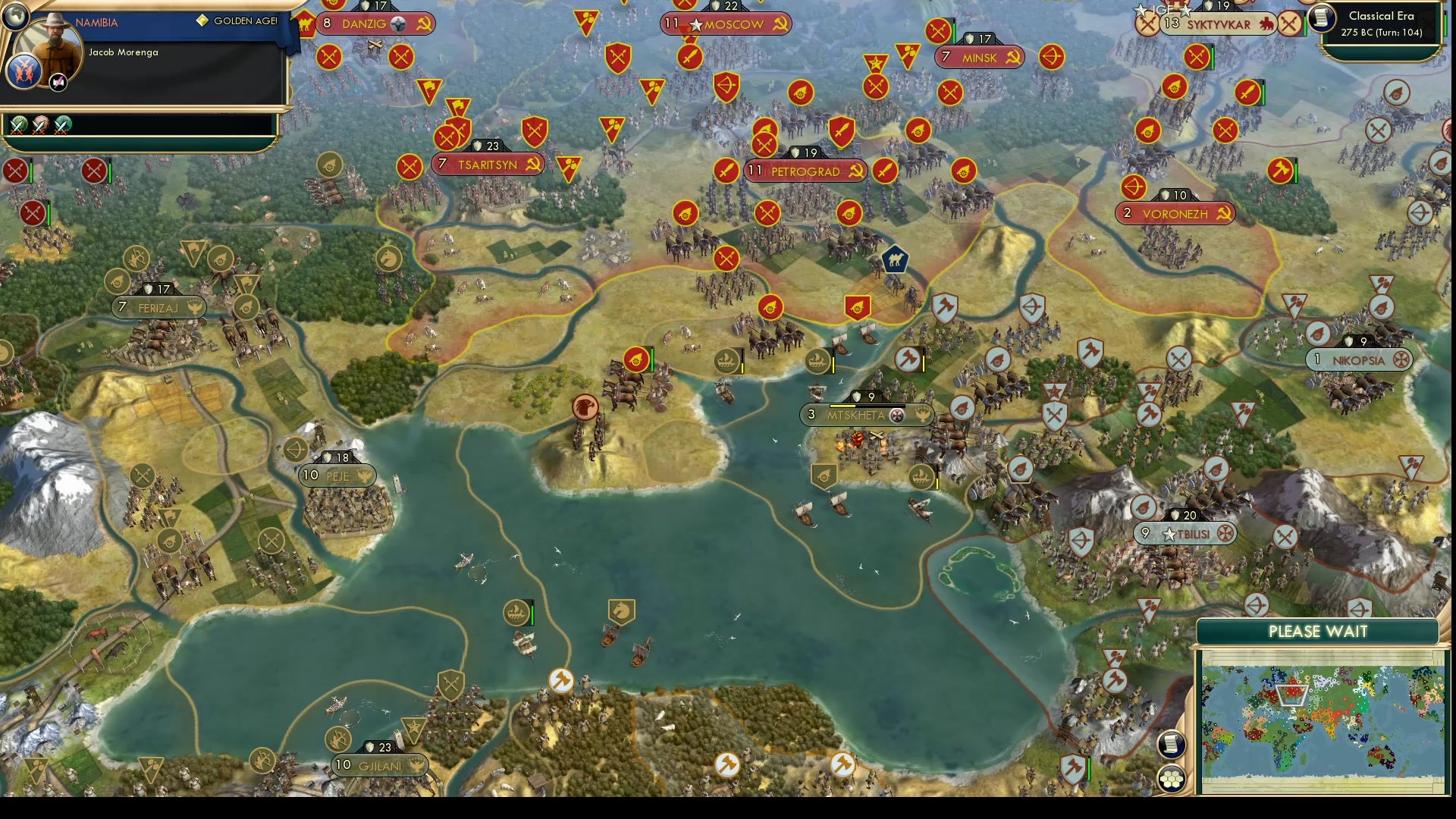Open the Golden Age banner
This screenshot has width=1456, height=819.
pos(239,22)
